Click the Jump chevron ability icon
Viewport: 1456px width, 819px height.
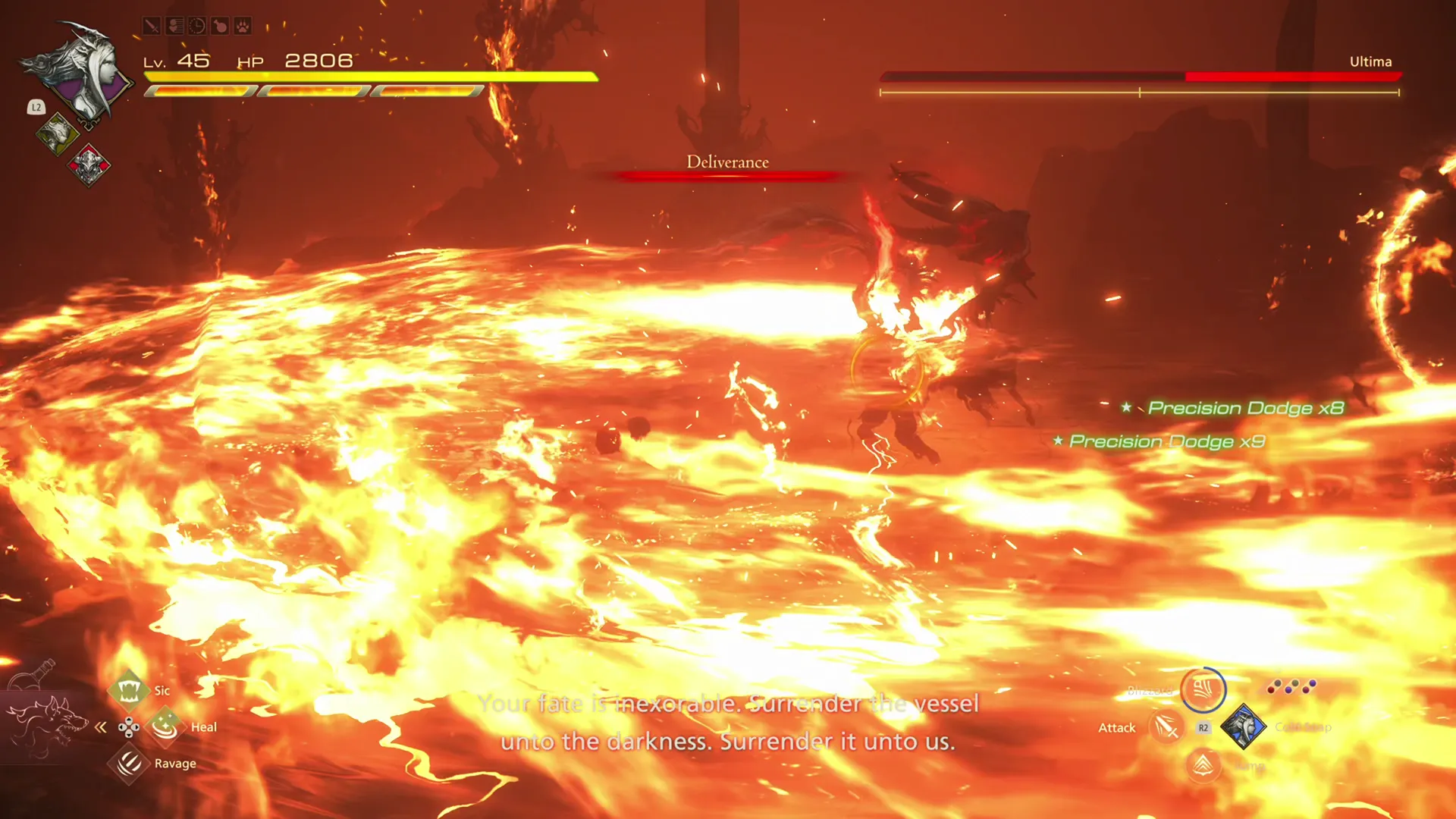click(x=1203, y=766)
